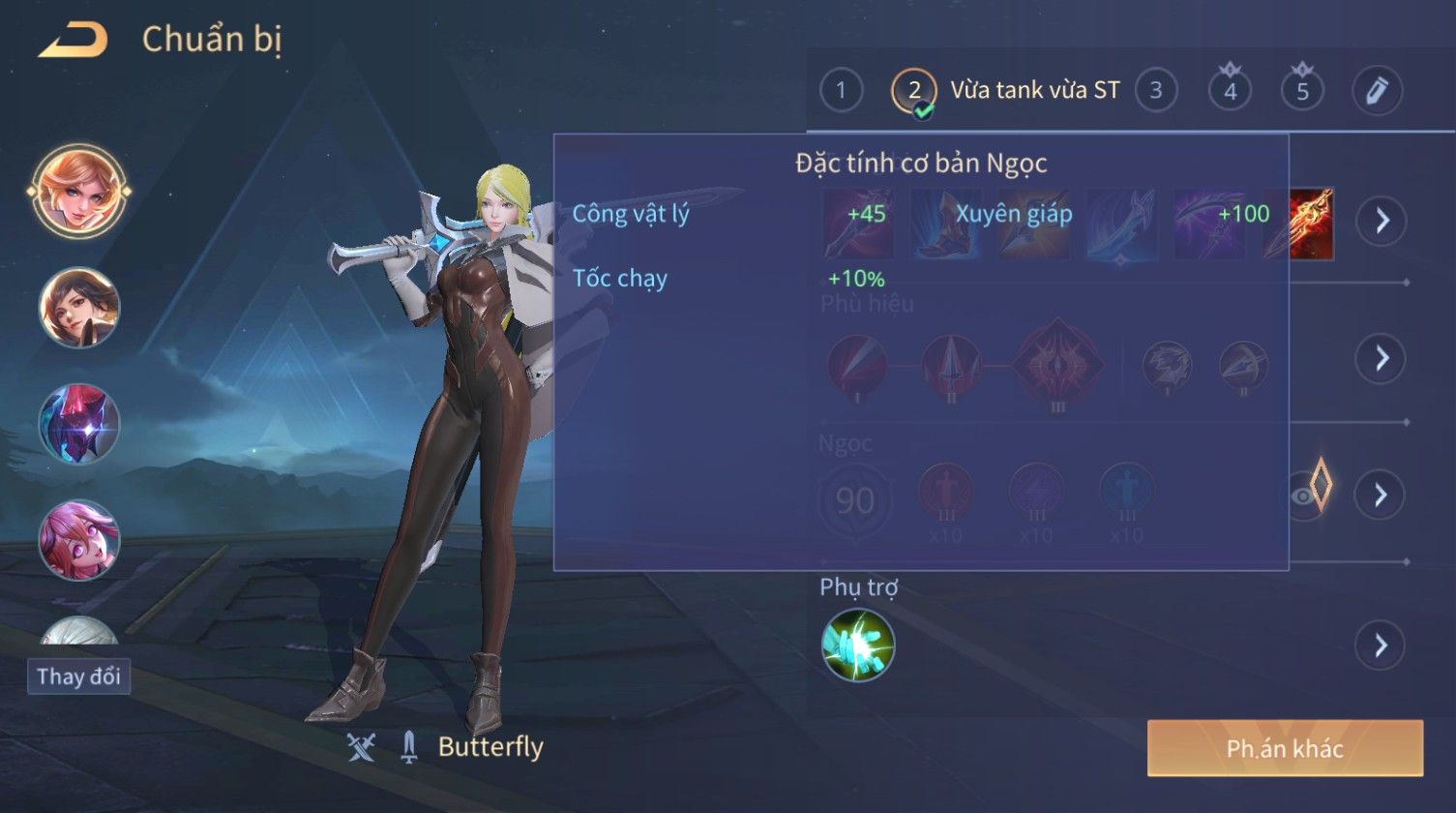Select loadout preset 1

[841, 91]
